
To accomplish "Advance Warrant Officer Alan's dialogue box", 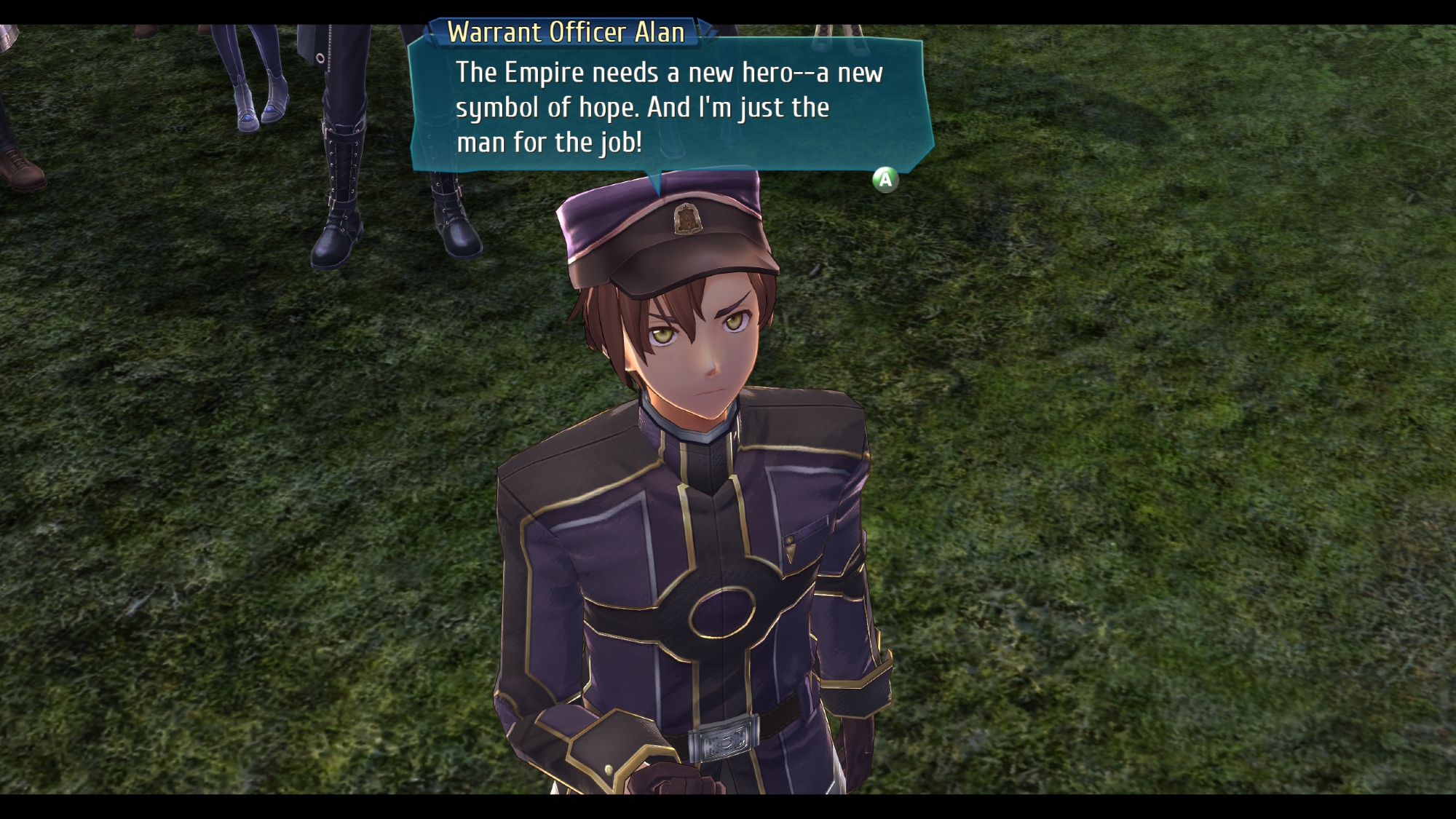I will point(885,179).
